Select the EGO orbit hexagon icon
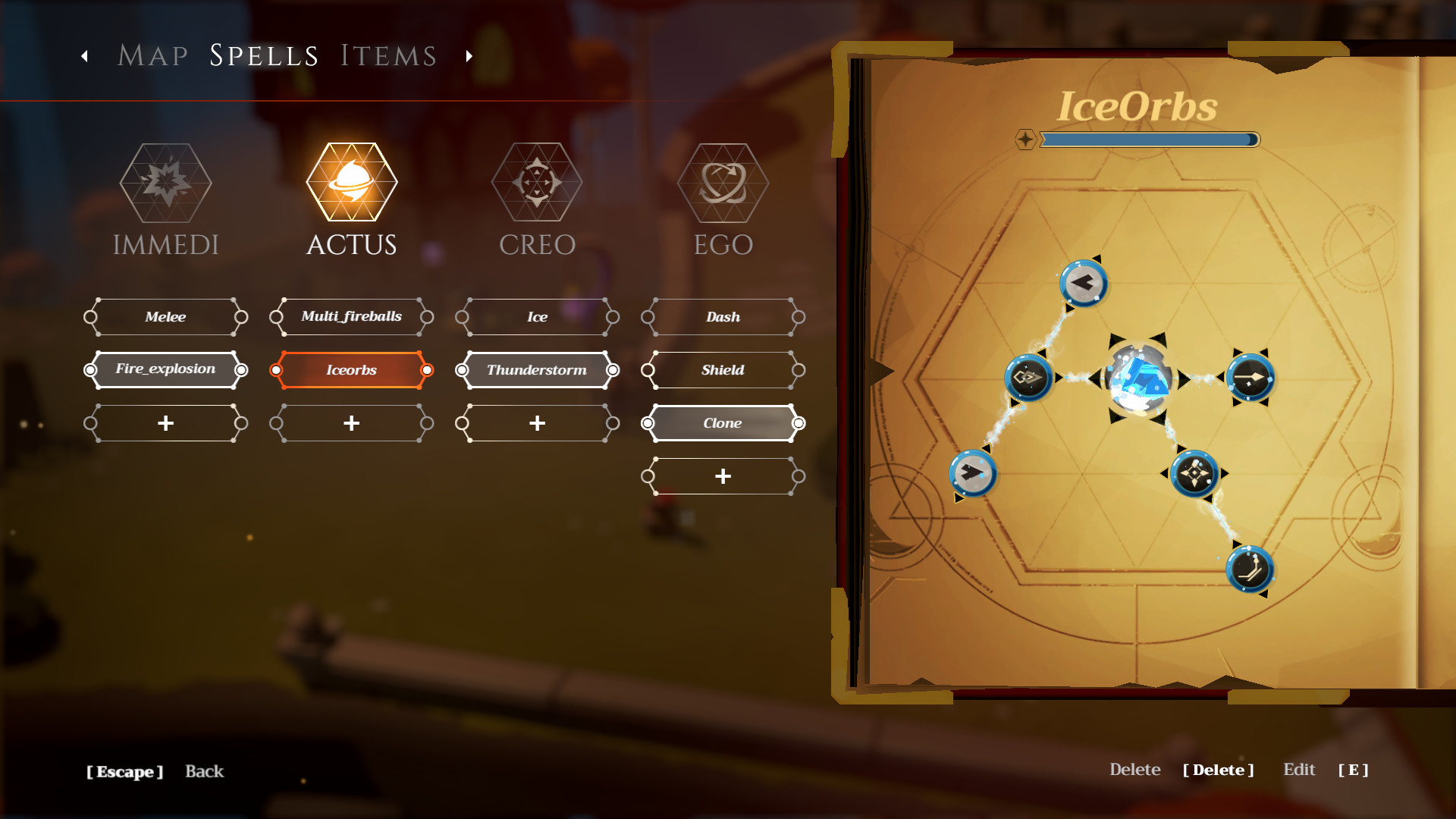The height and width of the screenshot is (819, 1456). click(x=722, y=182)
